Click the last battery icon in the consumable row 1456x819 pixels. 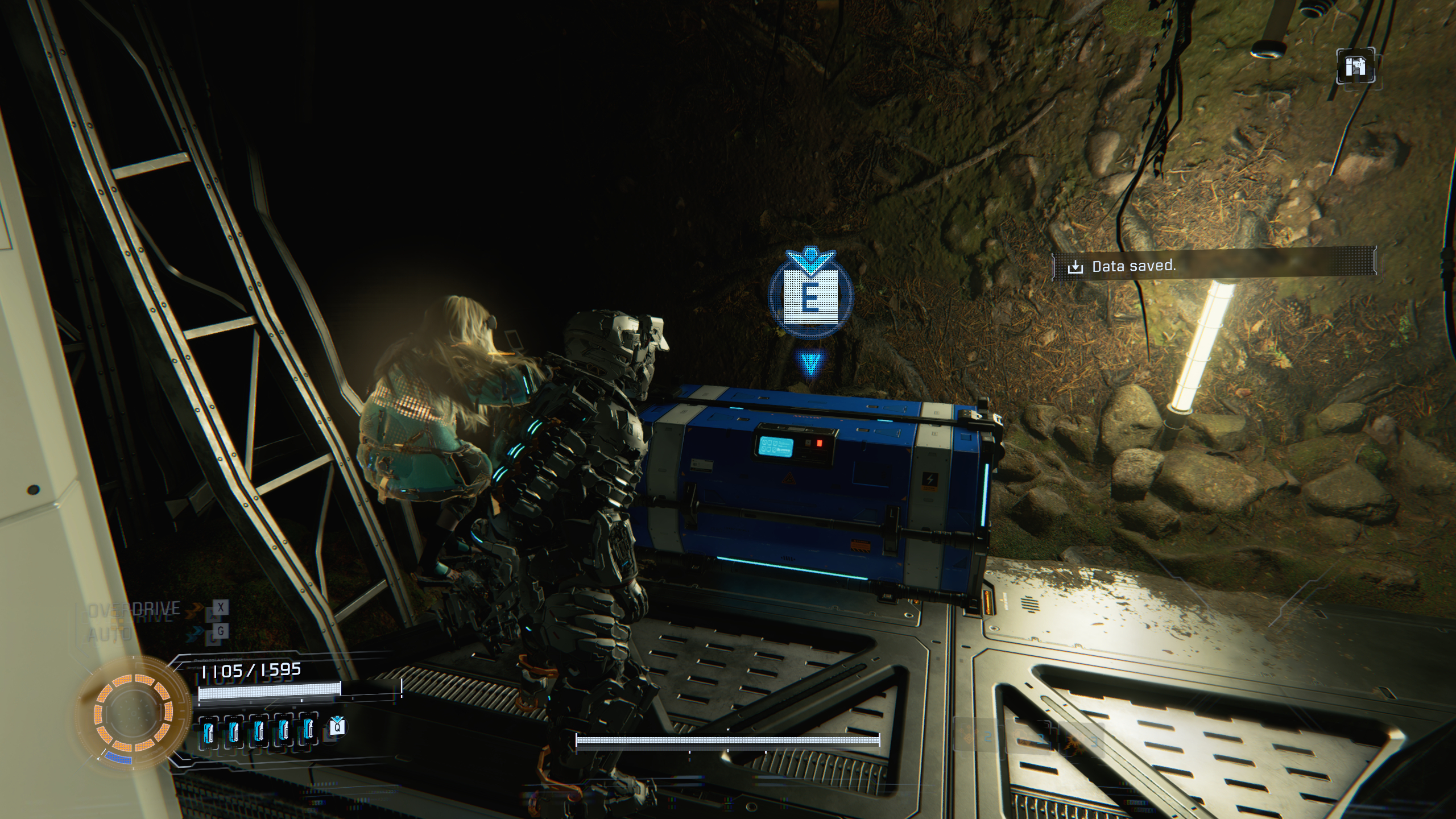pyautogui.click(x=308, y=730)
